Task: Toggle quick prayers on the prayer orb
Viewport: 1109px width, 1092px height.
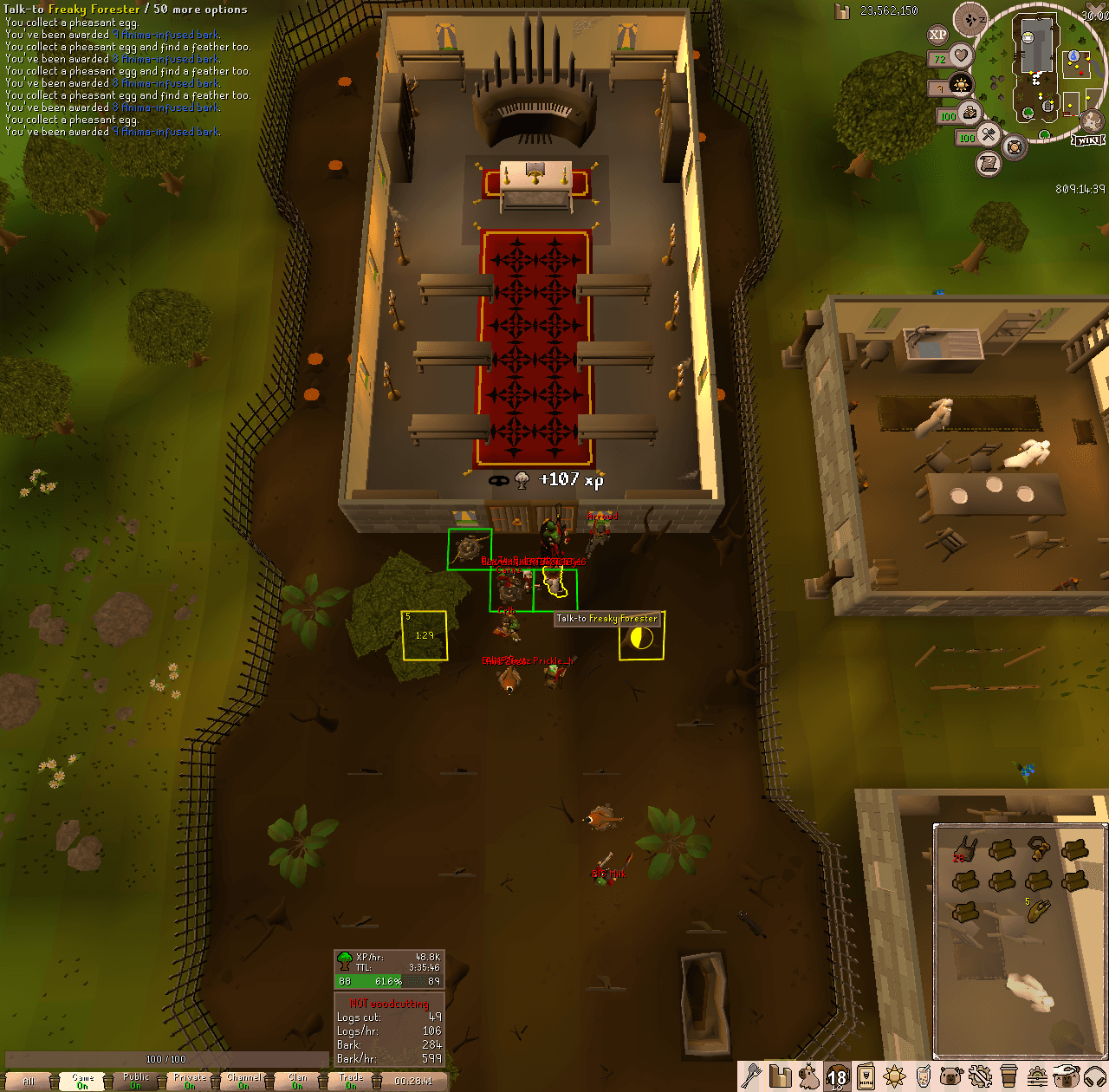Action: pyautogui.click(x=962, y=84)
